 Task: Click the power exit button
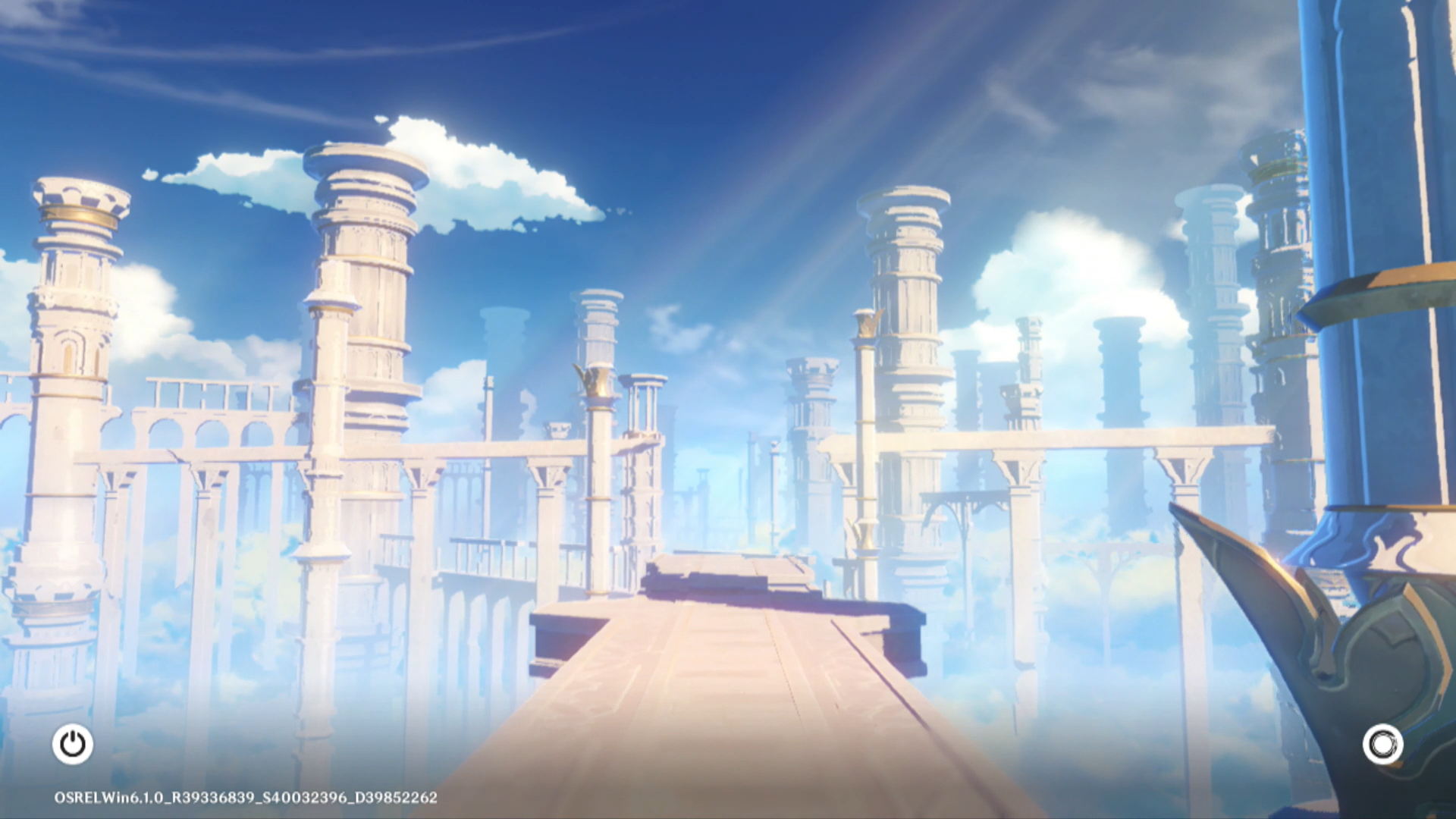click(73, 744)
